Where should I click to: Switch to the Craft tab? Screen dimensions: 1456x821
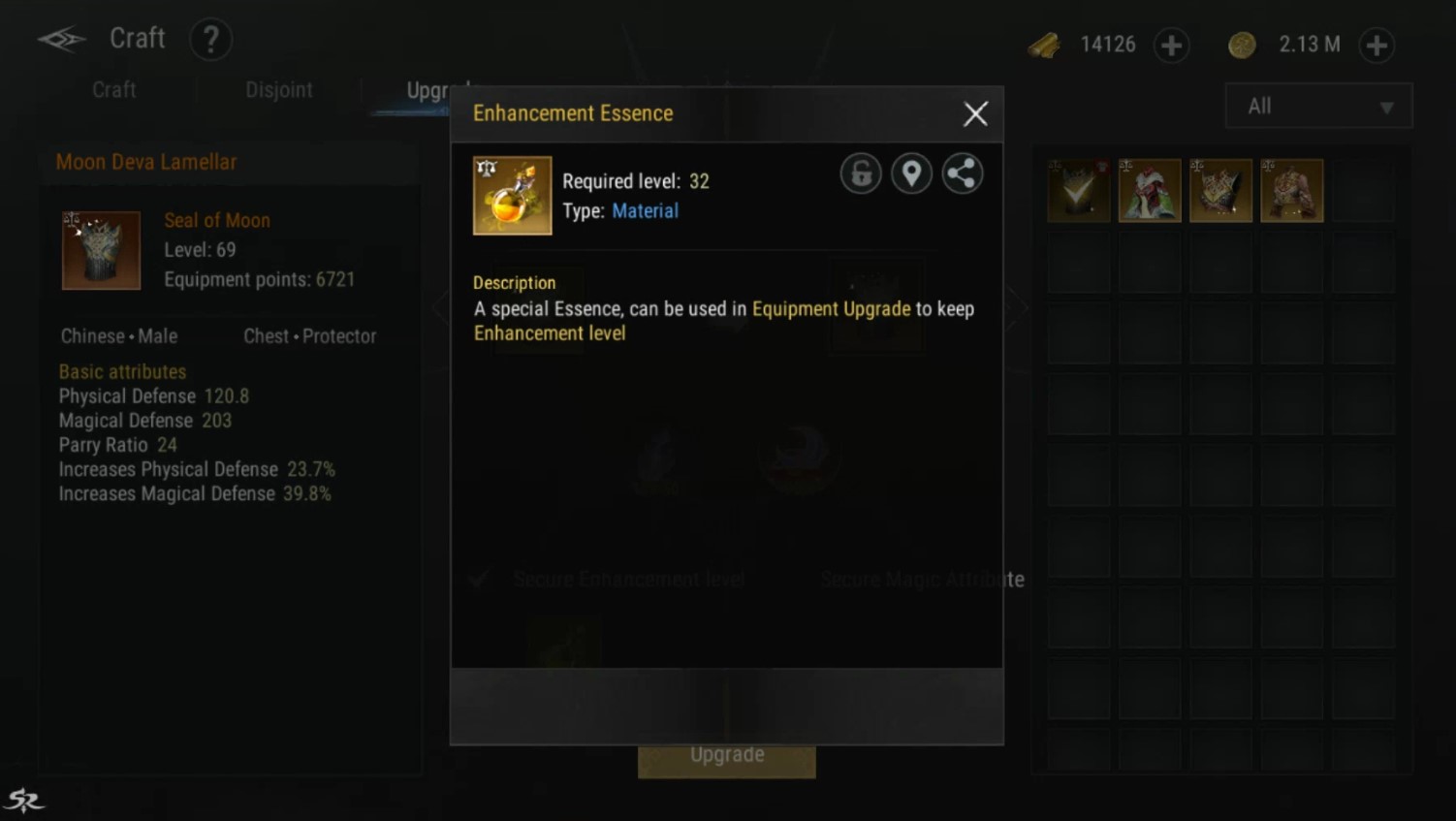[113, 90]
